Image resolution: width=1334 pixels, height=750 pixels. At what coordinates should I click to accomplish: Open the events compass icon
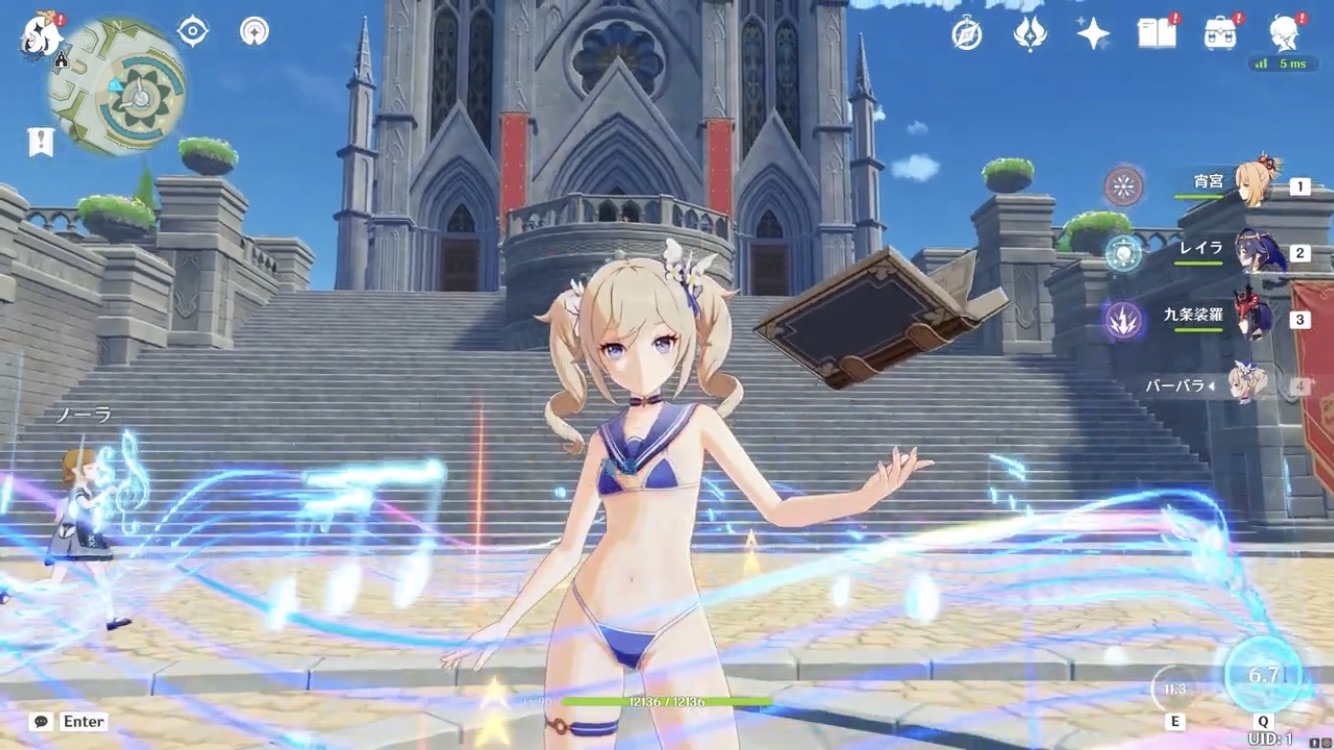(x=966, y=35)
